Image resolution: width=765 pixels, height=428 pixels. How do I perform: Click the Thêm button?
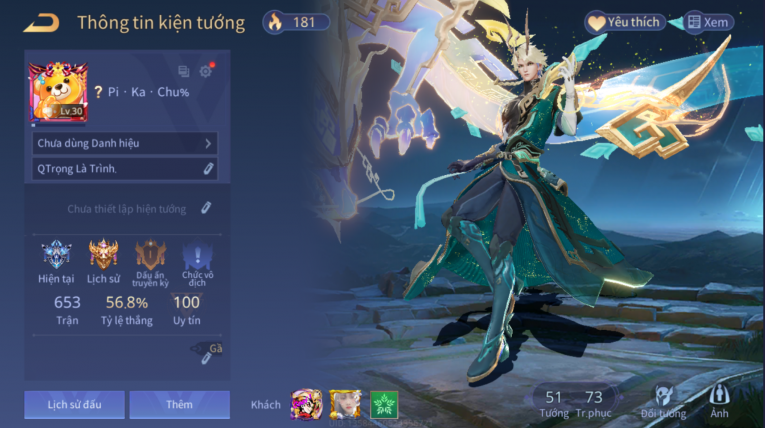(x=179, y=404)
